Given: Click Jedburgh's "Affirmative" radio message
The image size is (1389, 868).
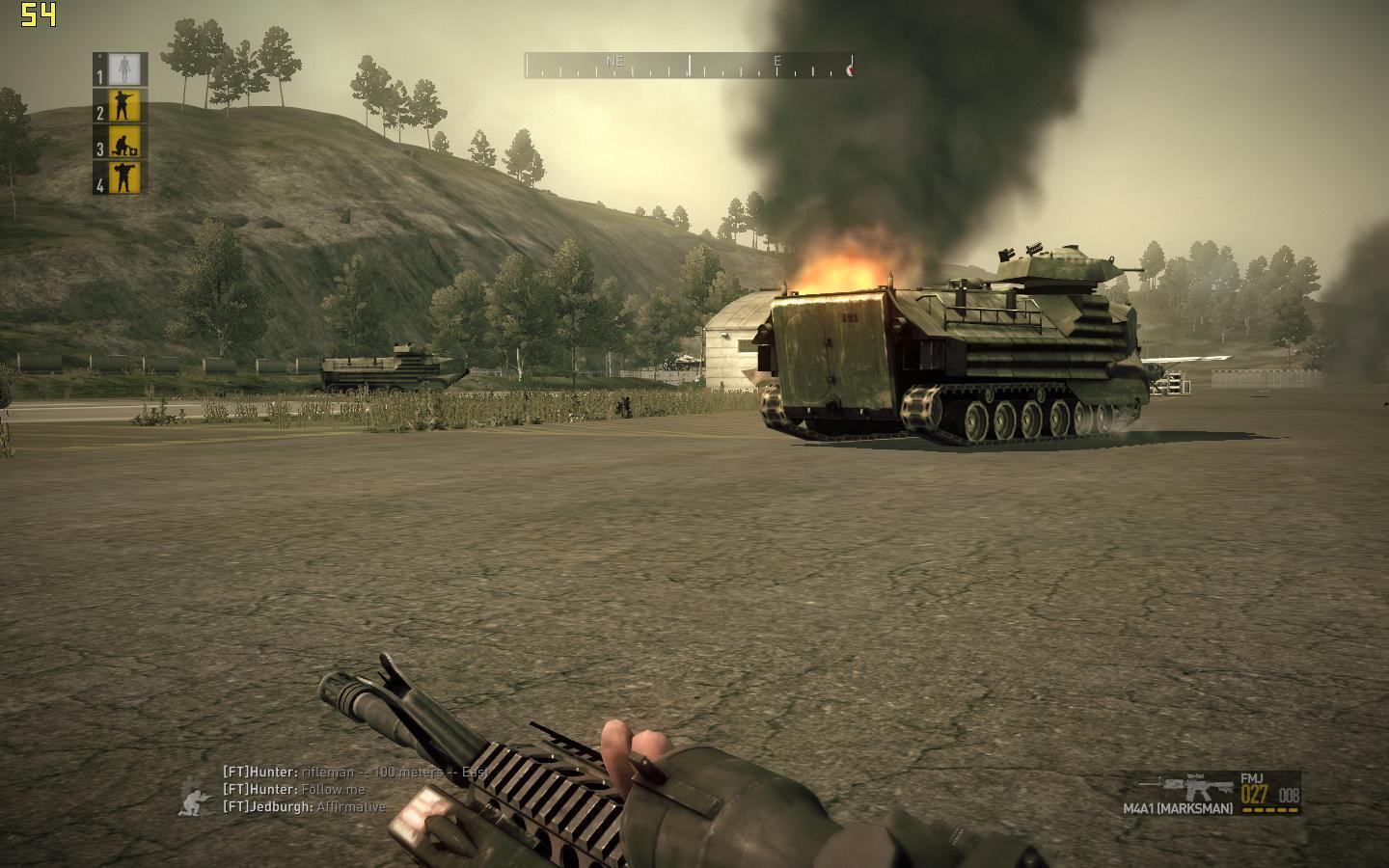Looking at the screenshot, I should pyautogui.click(x=304, y=807).
